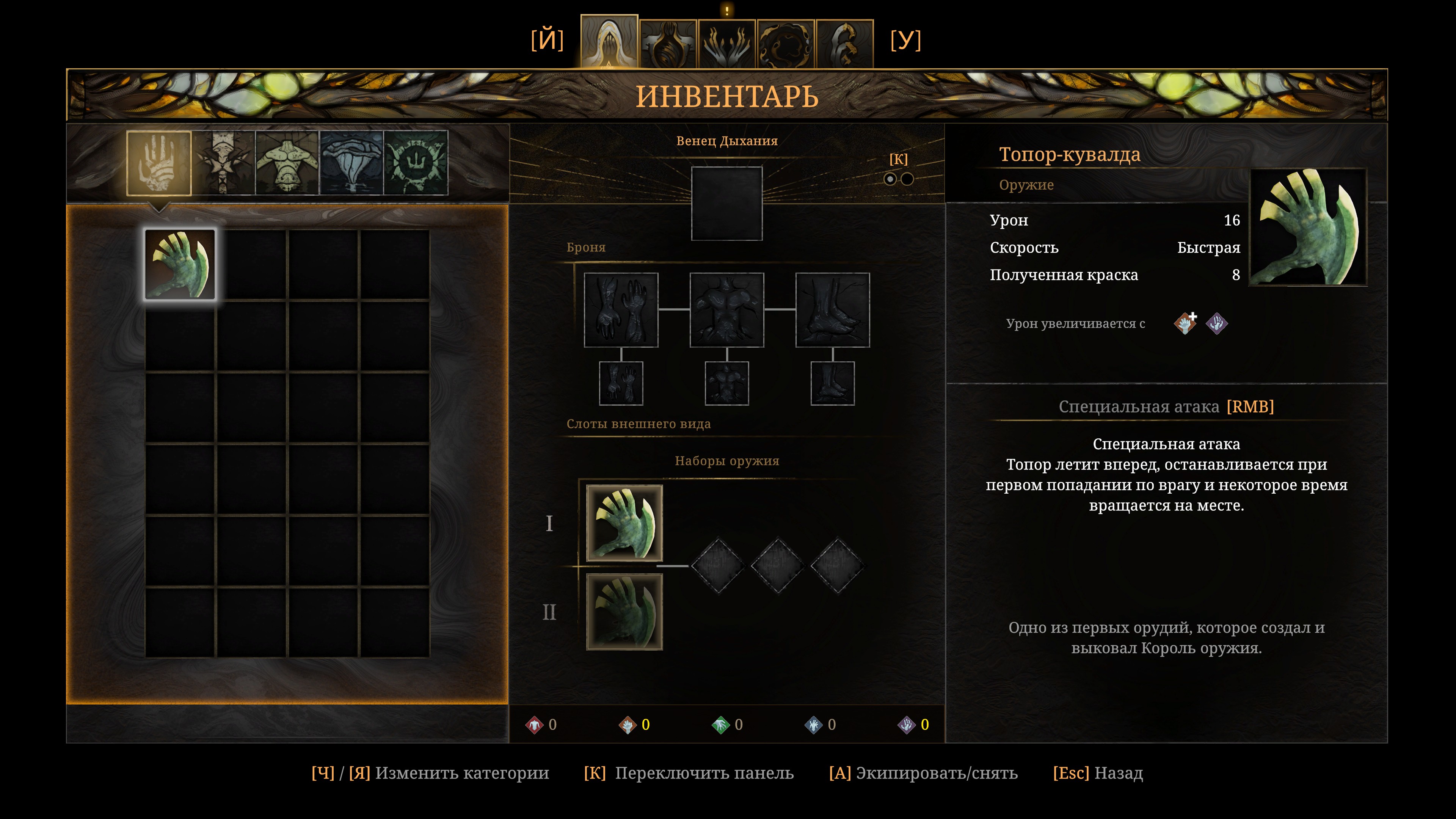Click the large hands armor slot

pyautogui.click(x=621, y=310)
